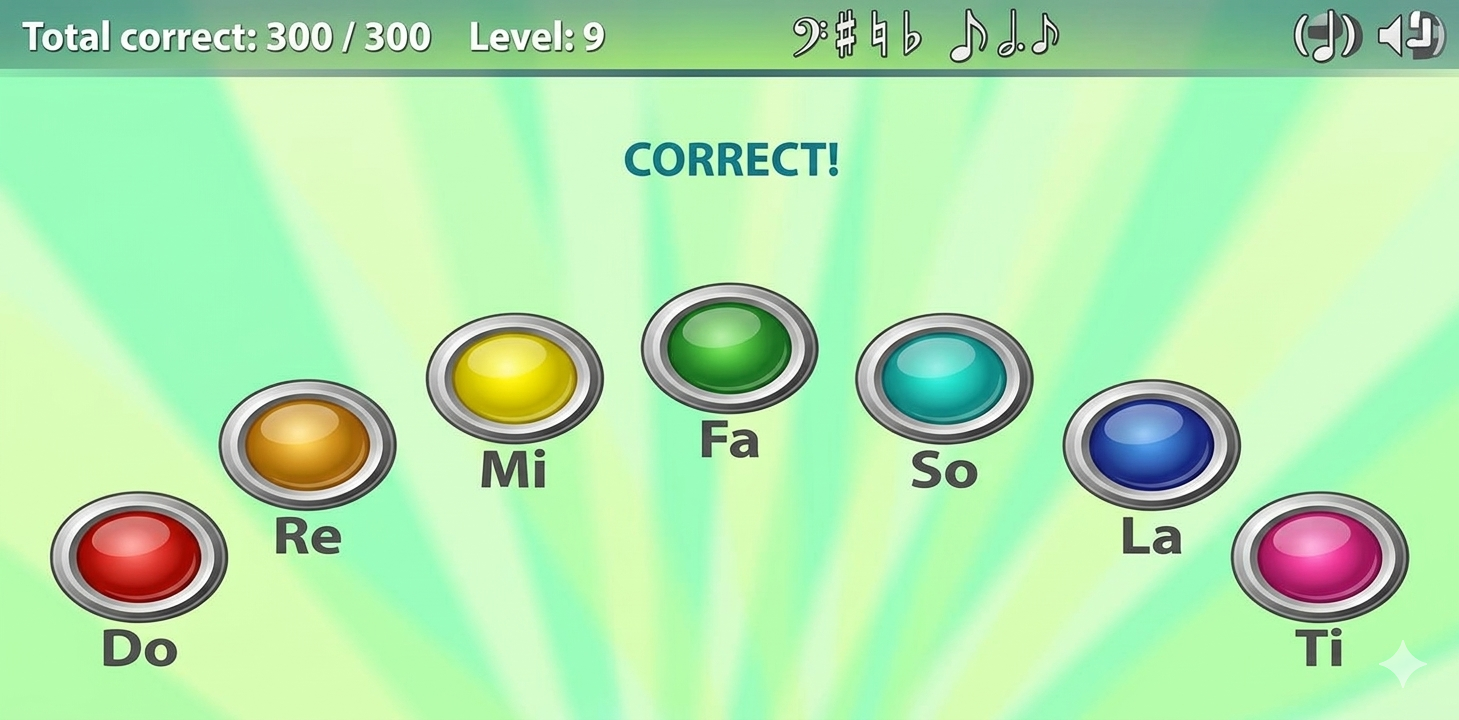The height and width of the screenshot is (720, 1459).
Task: Tap the blue La button
Action: pyautogui.click(x=1151, y=444)
